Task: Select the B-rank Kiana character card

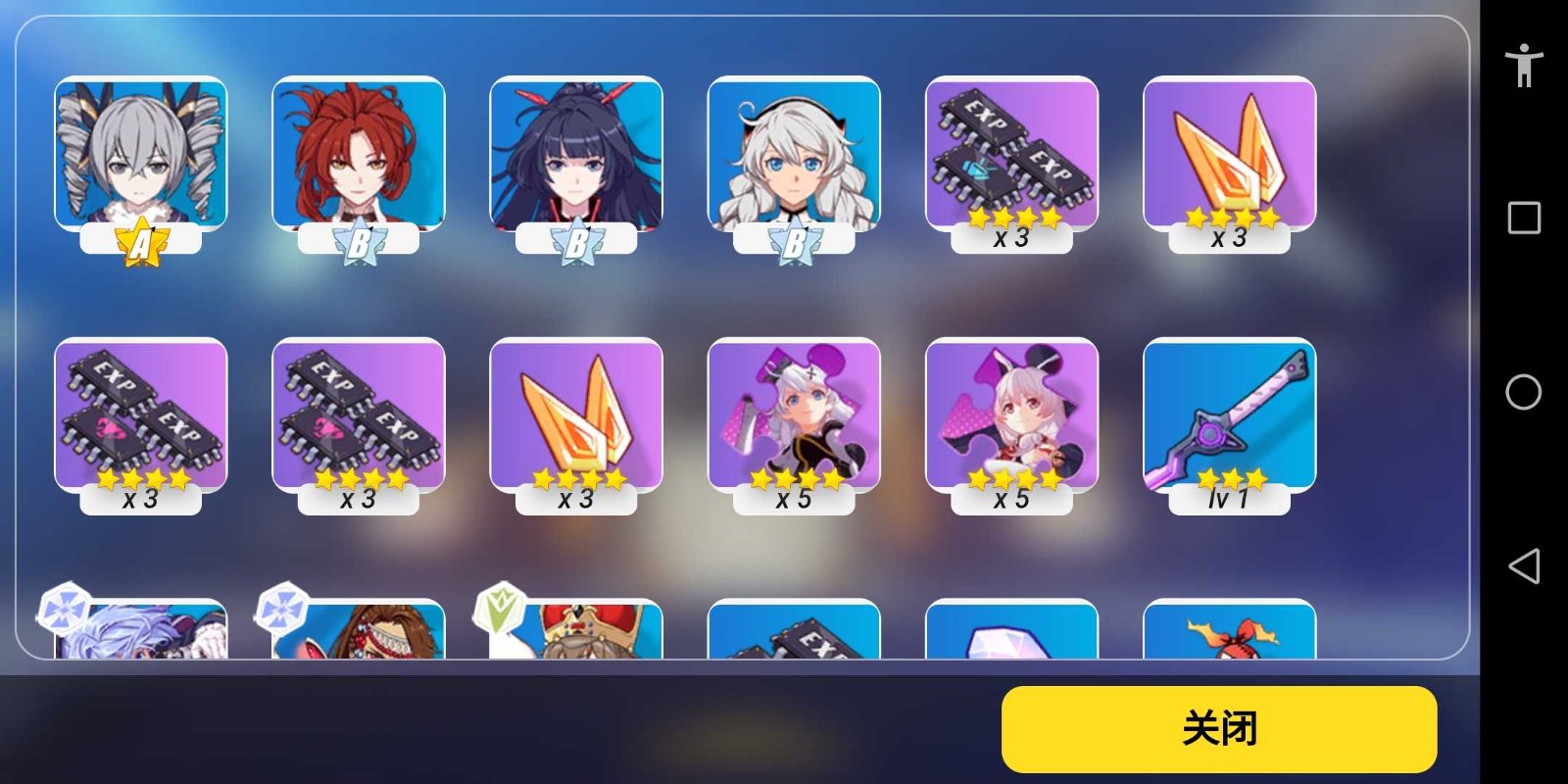Action: pyautogui.click(x=794, y=157)
